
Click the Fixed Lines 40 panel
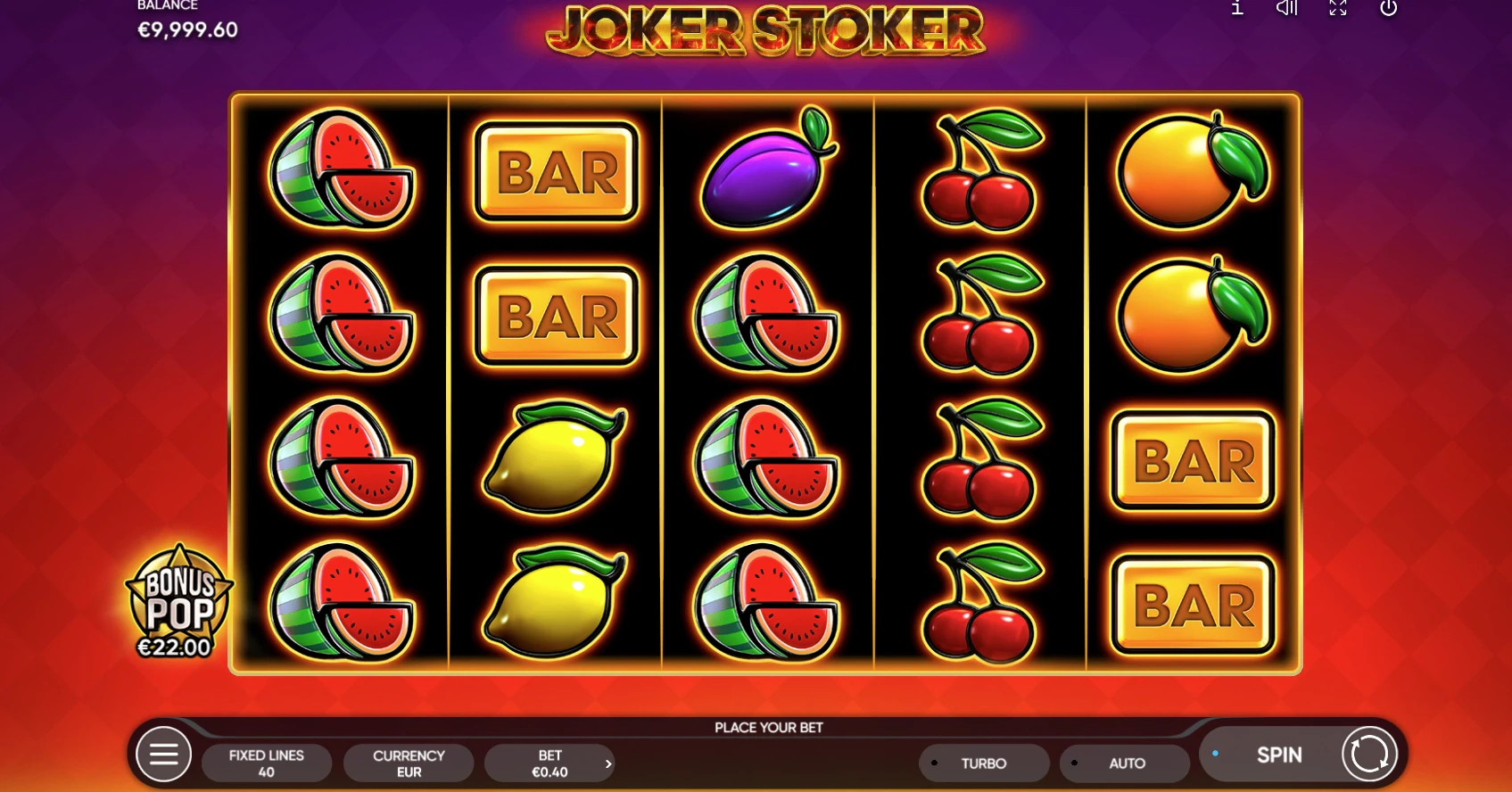pyautogui.click(x=267, y=763)
